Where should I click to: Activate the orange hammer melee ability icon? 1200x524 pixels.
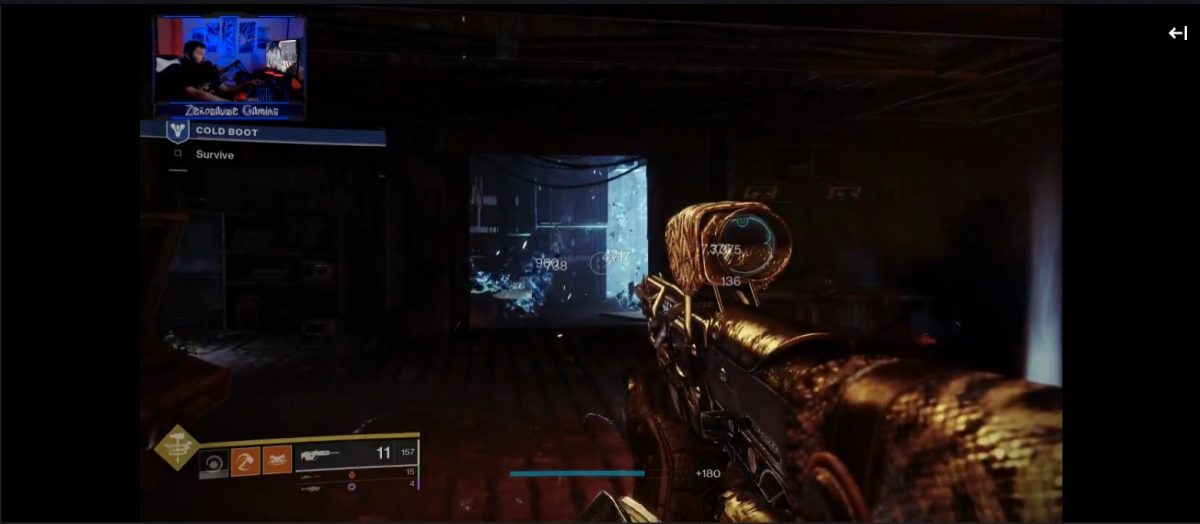(246, 461)
